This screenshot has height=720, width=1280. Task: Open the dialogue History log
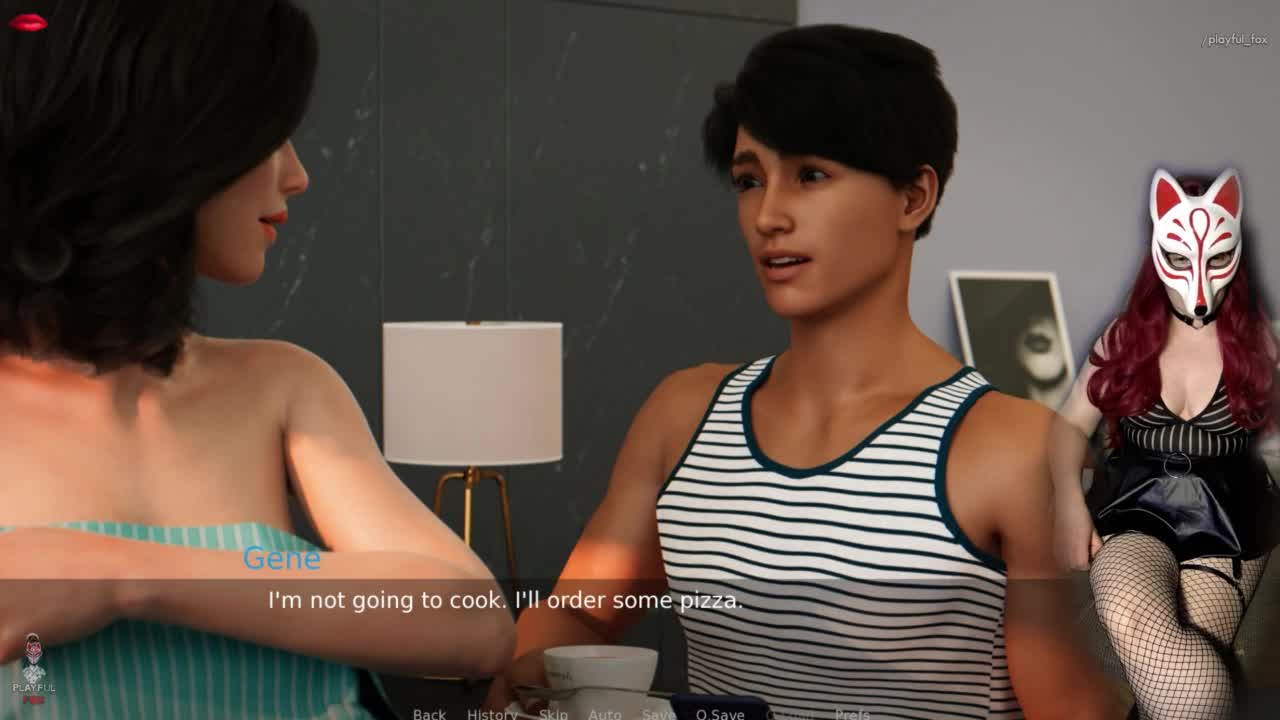tap(492, 713)
